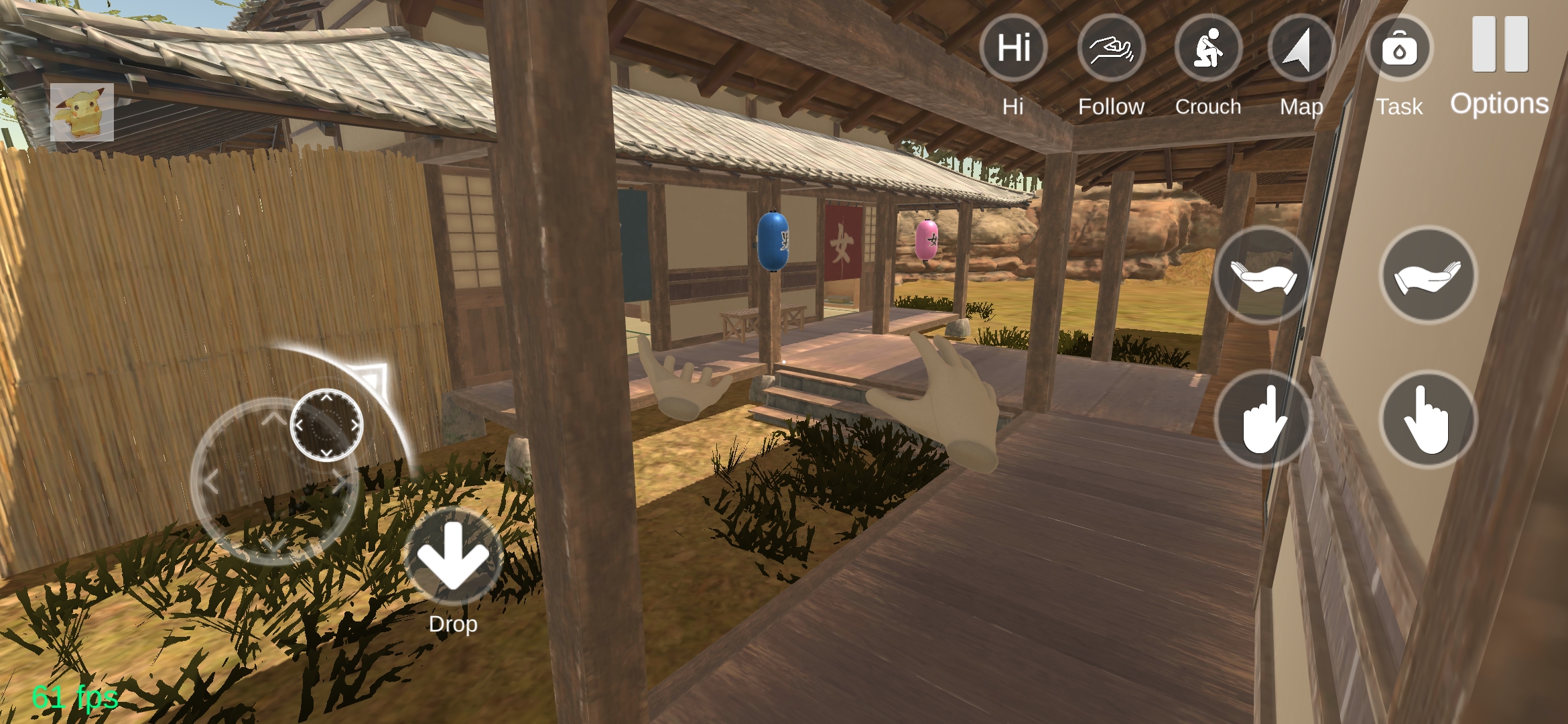The image size is (1568, 724).
Task: Tap the Drop arrow button
Action: [454, 557]
